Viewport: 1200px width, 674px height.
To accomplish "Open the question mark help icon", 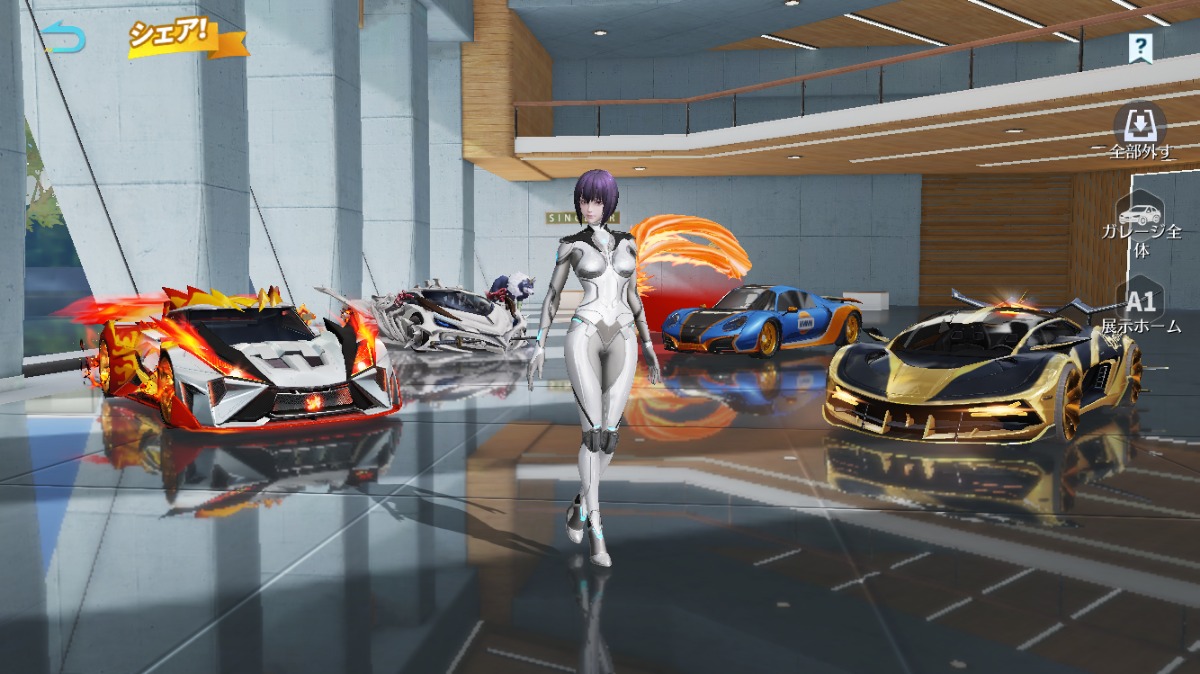I will 1140,46.
